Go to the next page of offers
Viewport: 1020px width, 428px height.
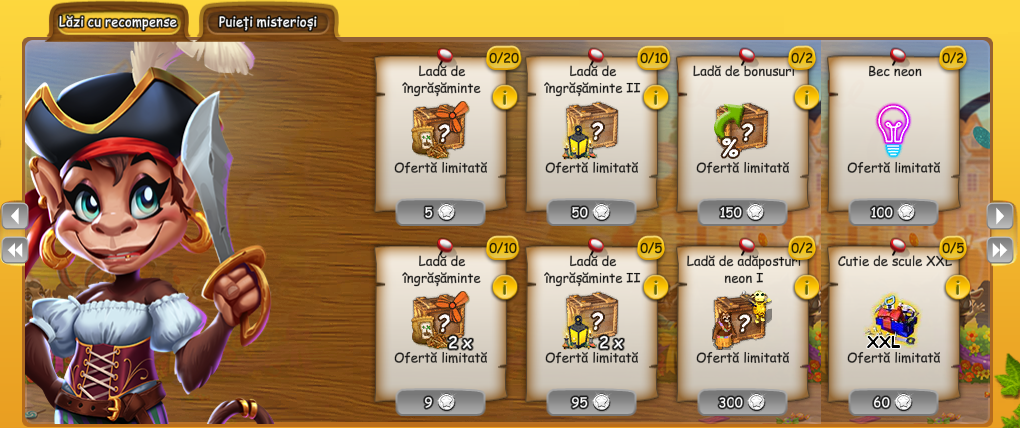click(x=1000, y=216)
